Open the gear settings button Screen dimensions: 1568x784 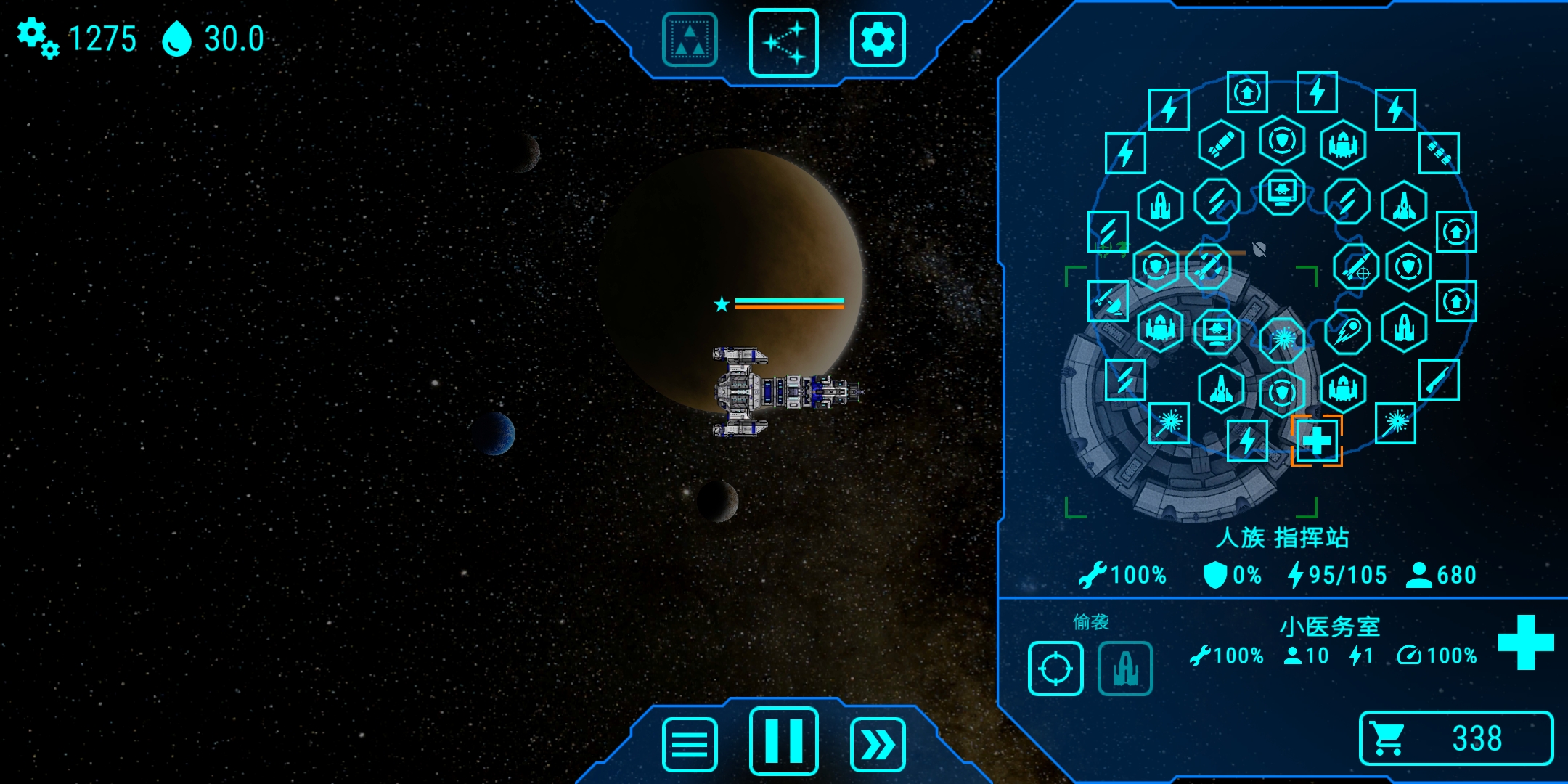click(x=877, y=41)
